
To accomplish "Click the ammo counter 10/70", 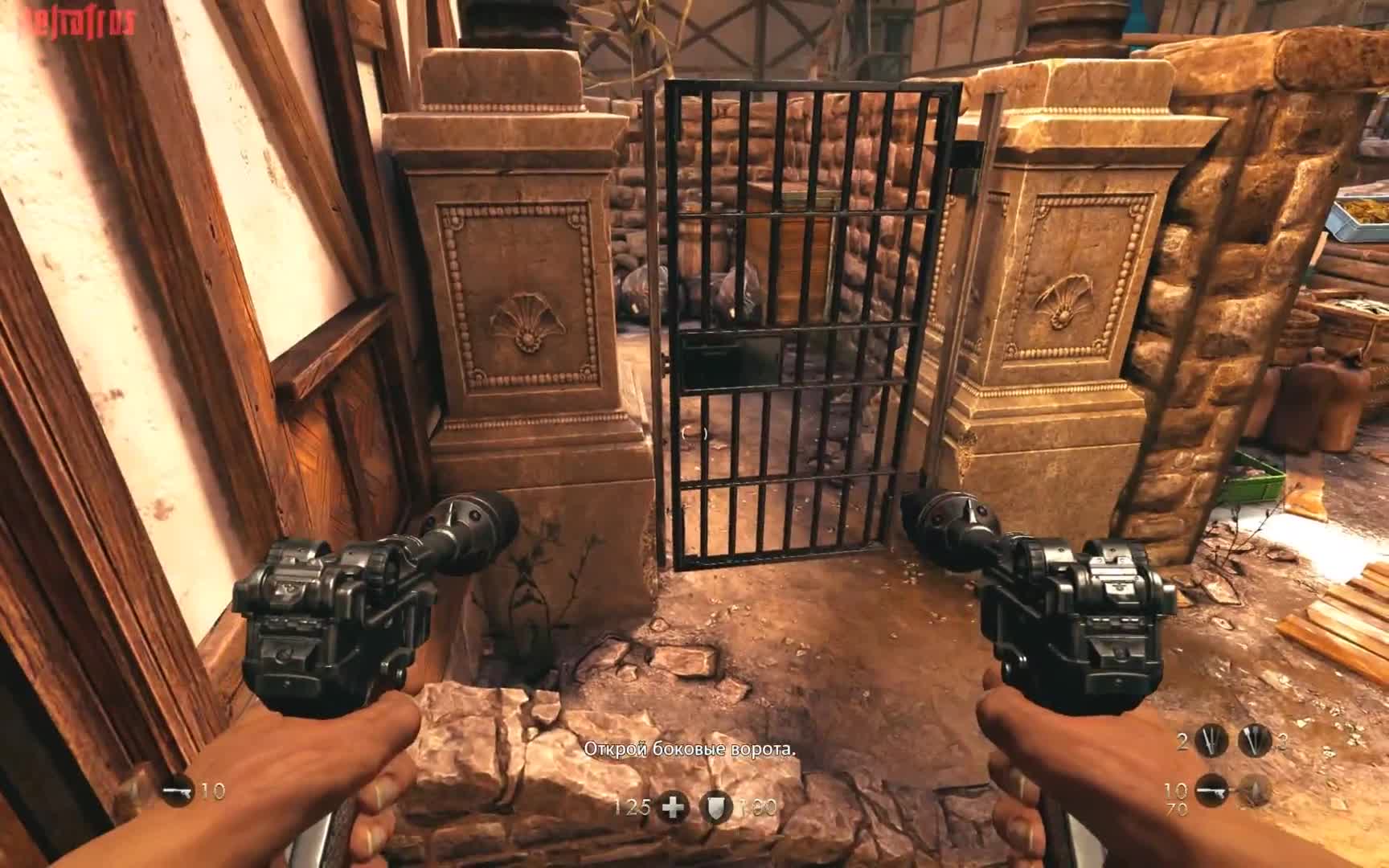I will point(1175,797).
